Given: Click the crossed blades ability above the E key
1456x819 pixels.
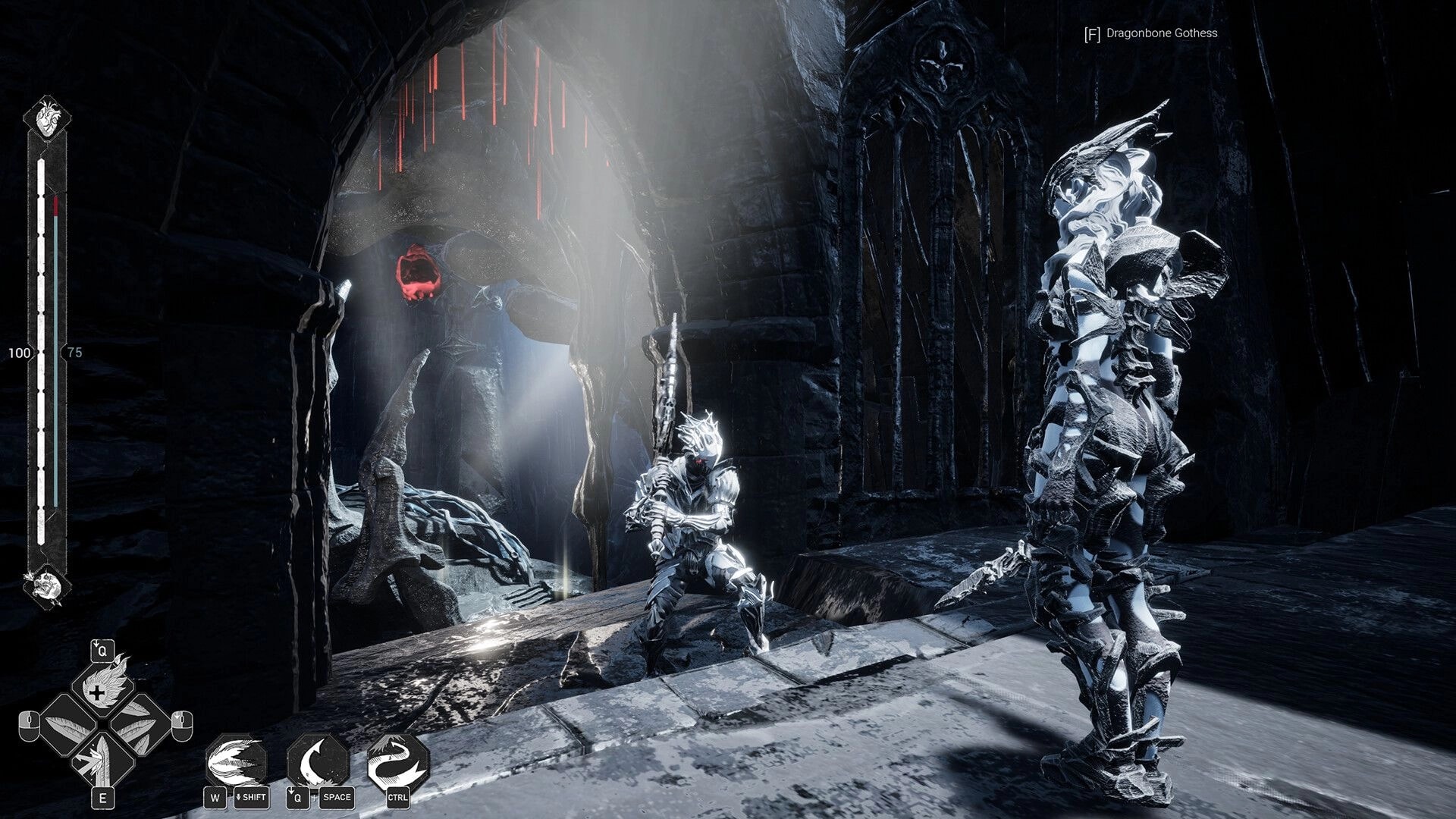Looking at the screenshot, I should [102, 758].
